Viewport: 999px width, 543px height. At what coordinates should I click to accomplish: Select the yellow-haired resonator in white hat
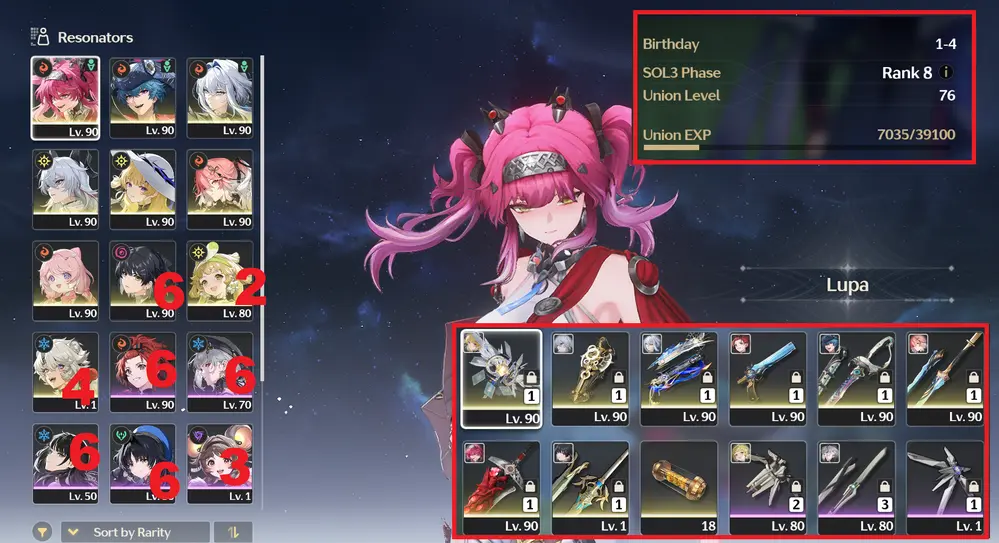[142, 188]
